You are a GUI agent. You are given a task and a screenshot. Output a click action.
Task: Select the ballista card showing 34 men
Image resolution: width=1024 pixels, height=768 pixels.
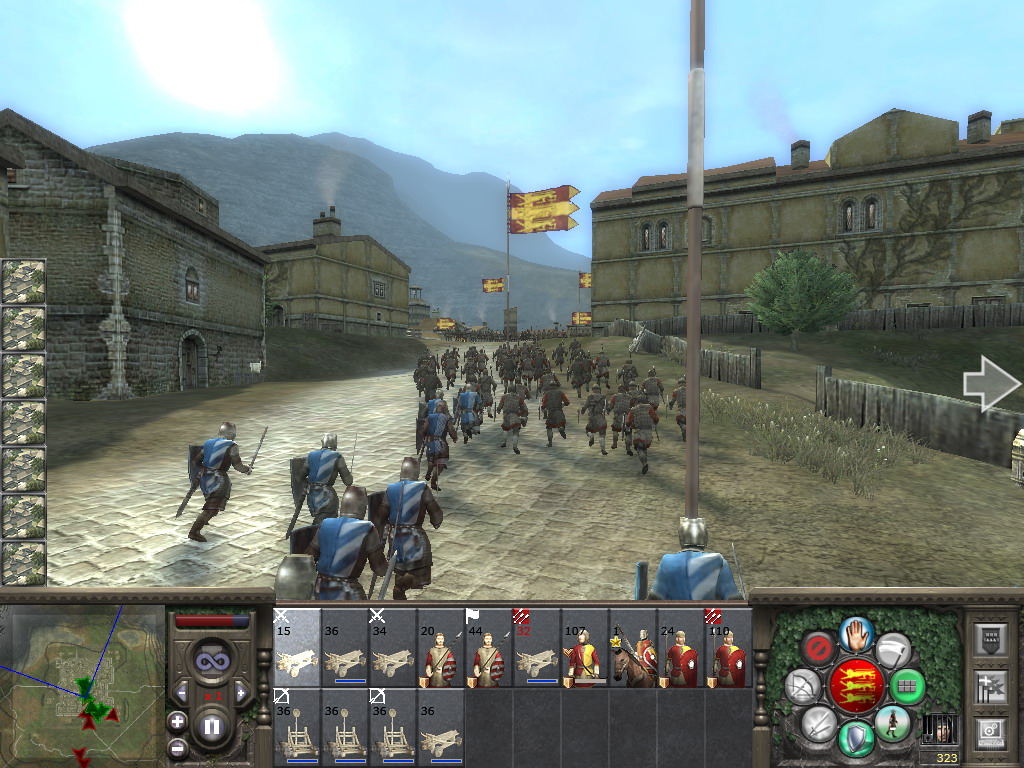pyautogui.click(x=394, y=648)
